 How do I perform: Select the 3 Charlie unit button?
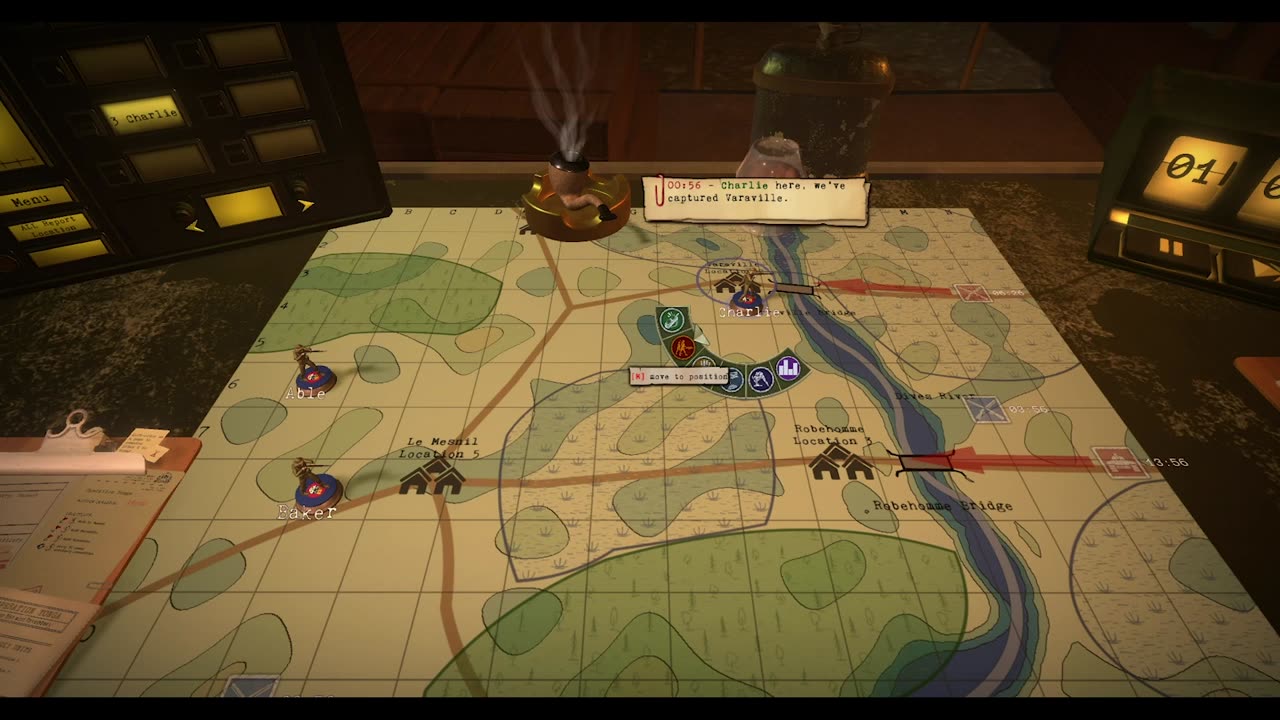tap(141, 114)
